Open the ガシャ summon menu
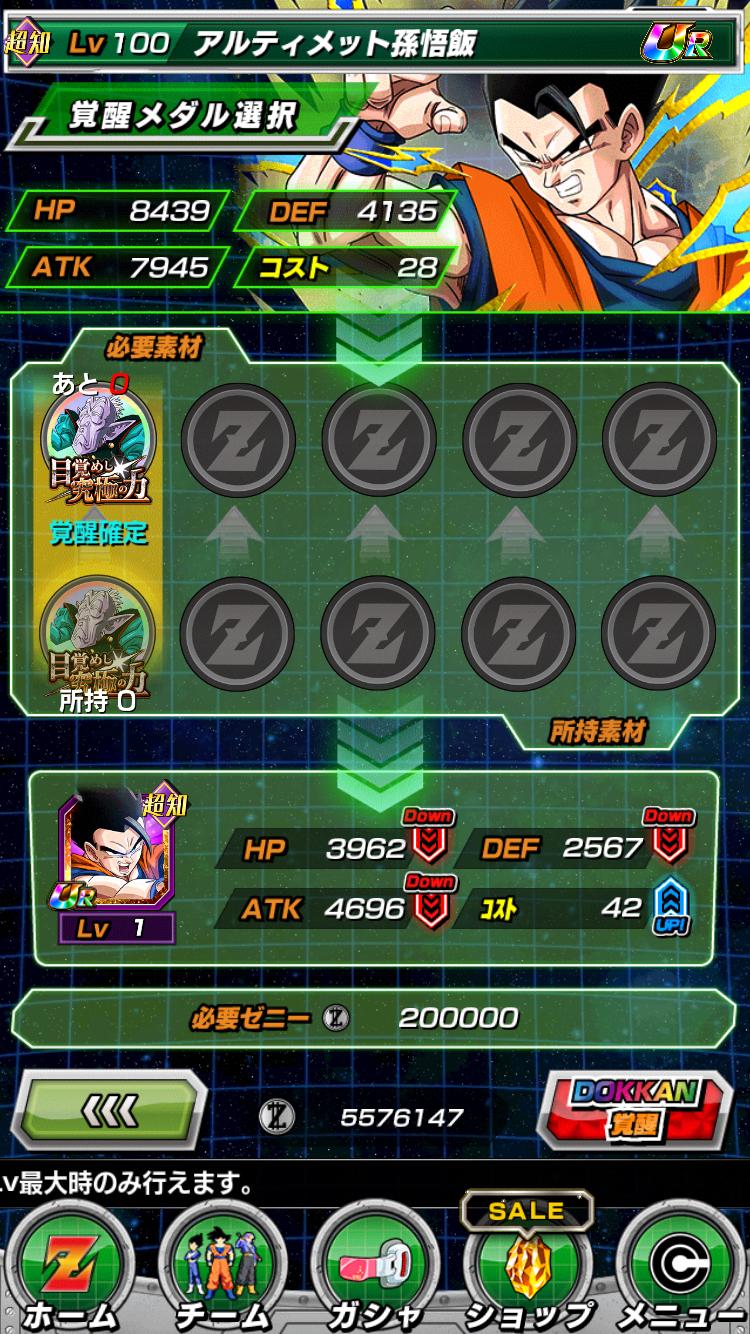Screen dimensions: 750x1334 pos(375,1265)
